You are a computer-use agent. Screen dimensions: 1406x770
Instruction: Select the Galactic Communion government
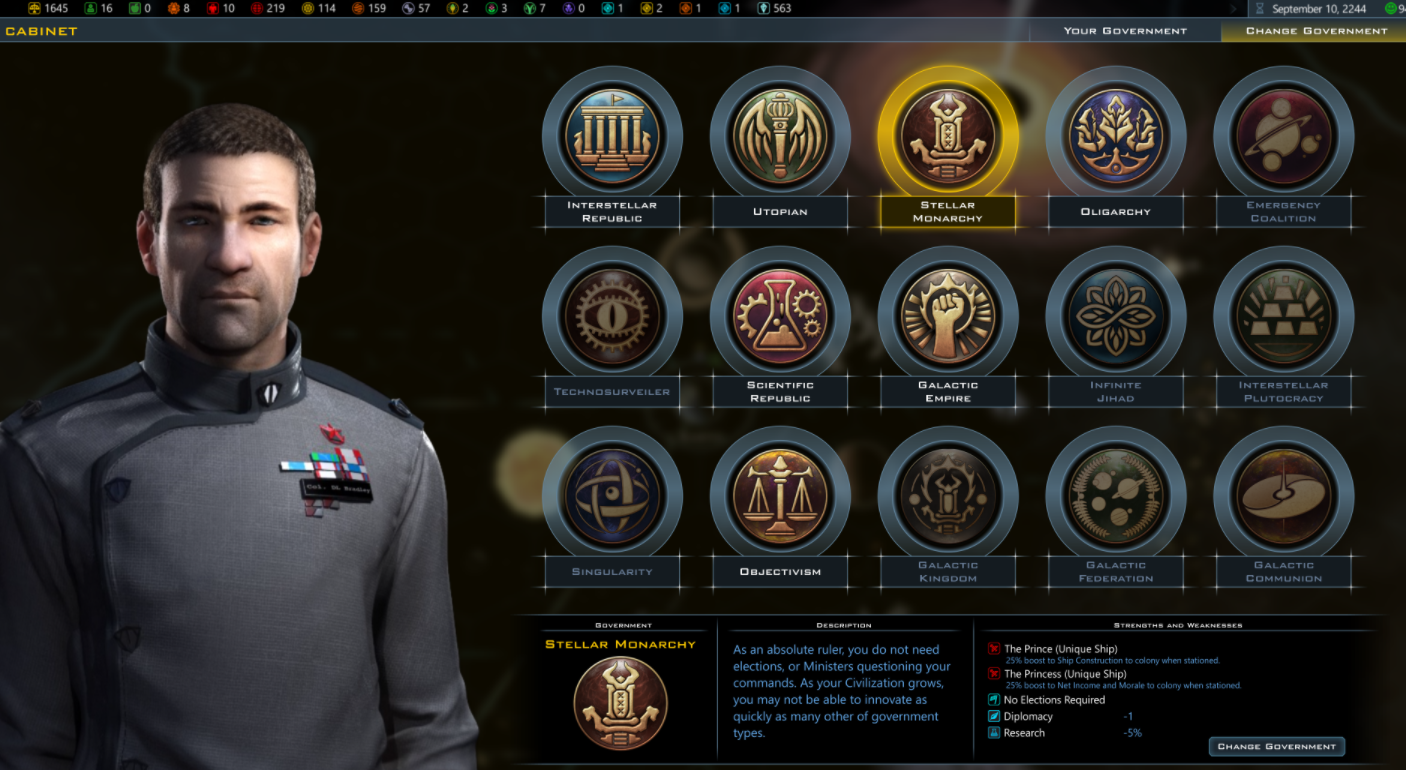tap(1284, 496)
